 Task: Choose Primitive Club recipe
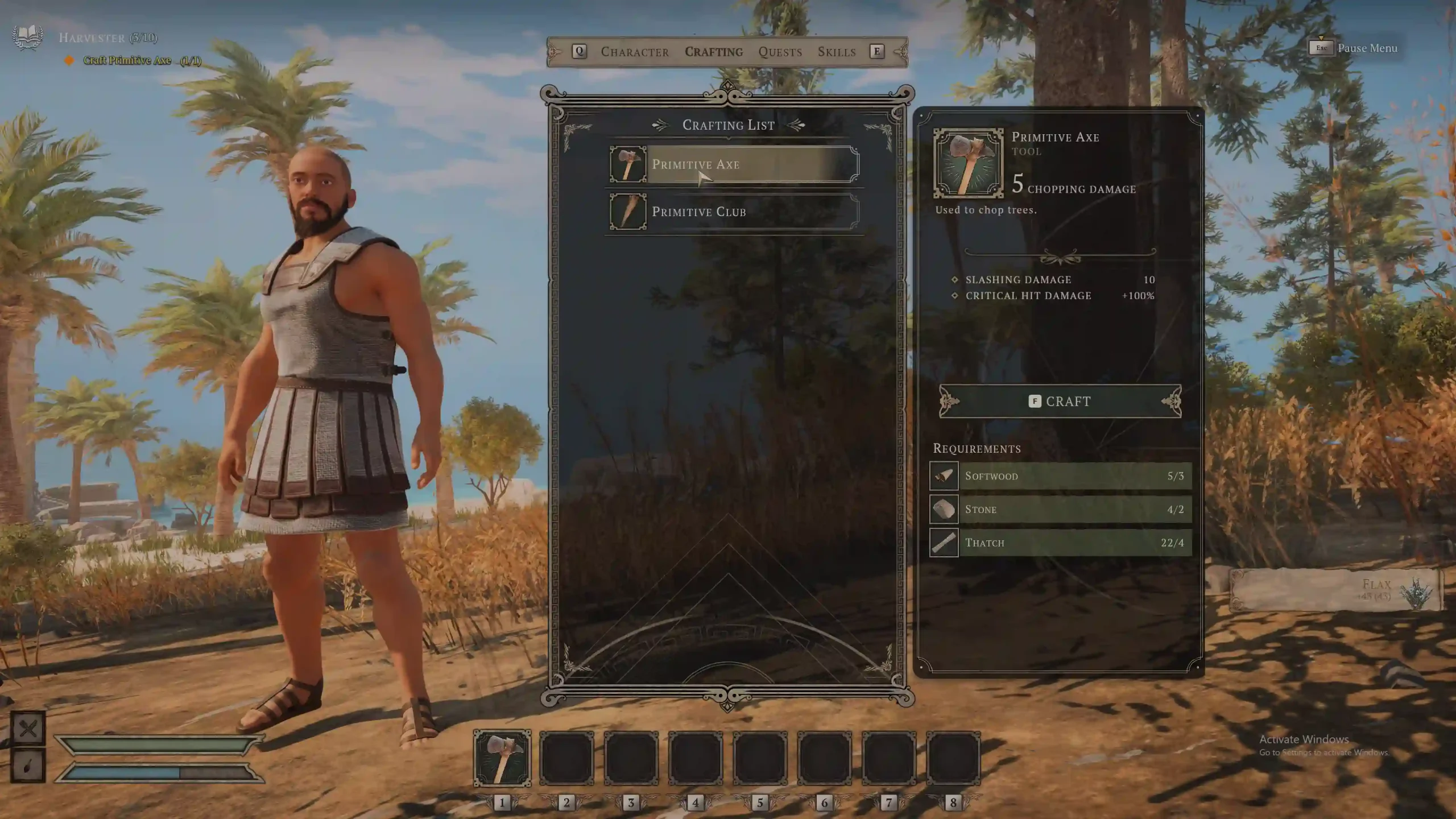[734, 212]
